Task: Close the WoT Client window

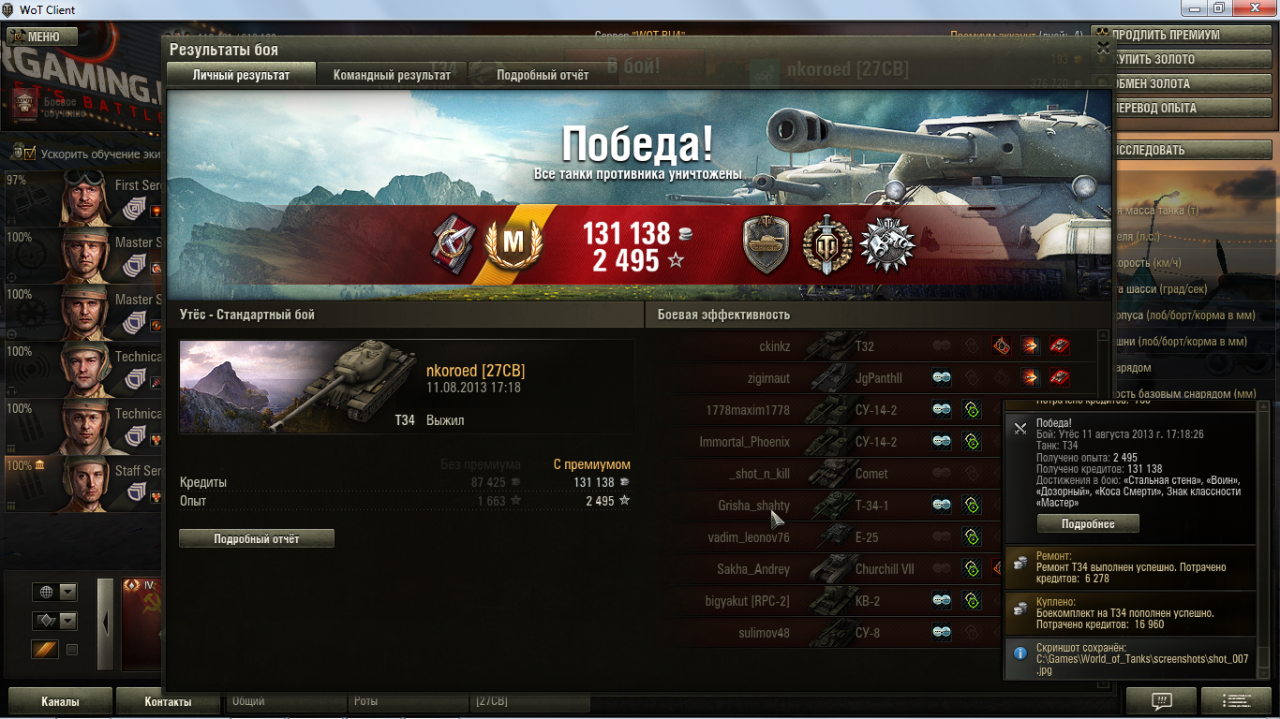Action: (1254, 9)
